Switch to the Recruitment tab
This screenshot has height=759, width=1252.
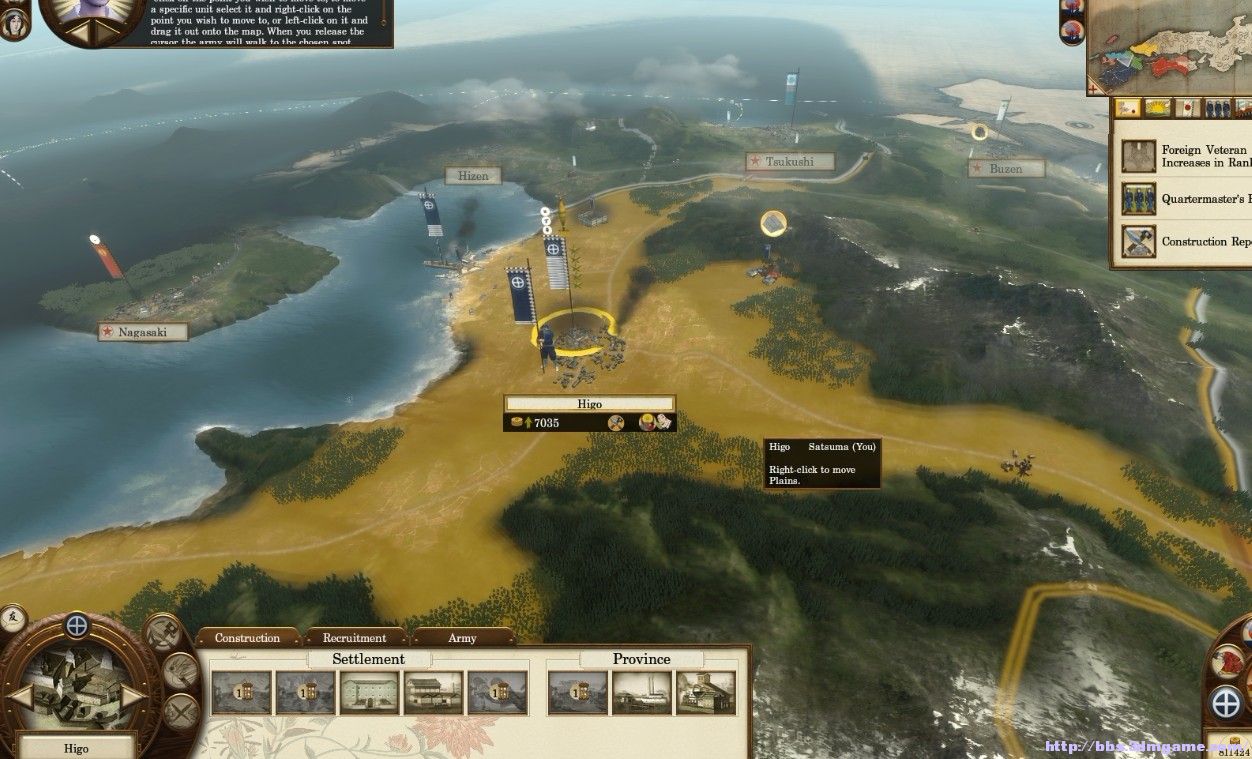click(x=354, y=638)
